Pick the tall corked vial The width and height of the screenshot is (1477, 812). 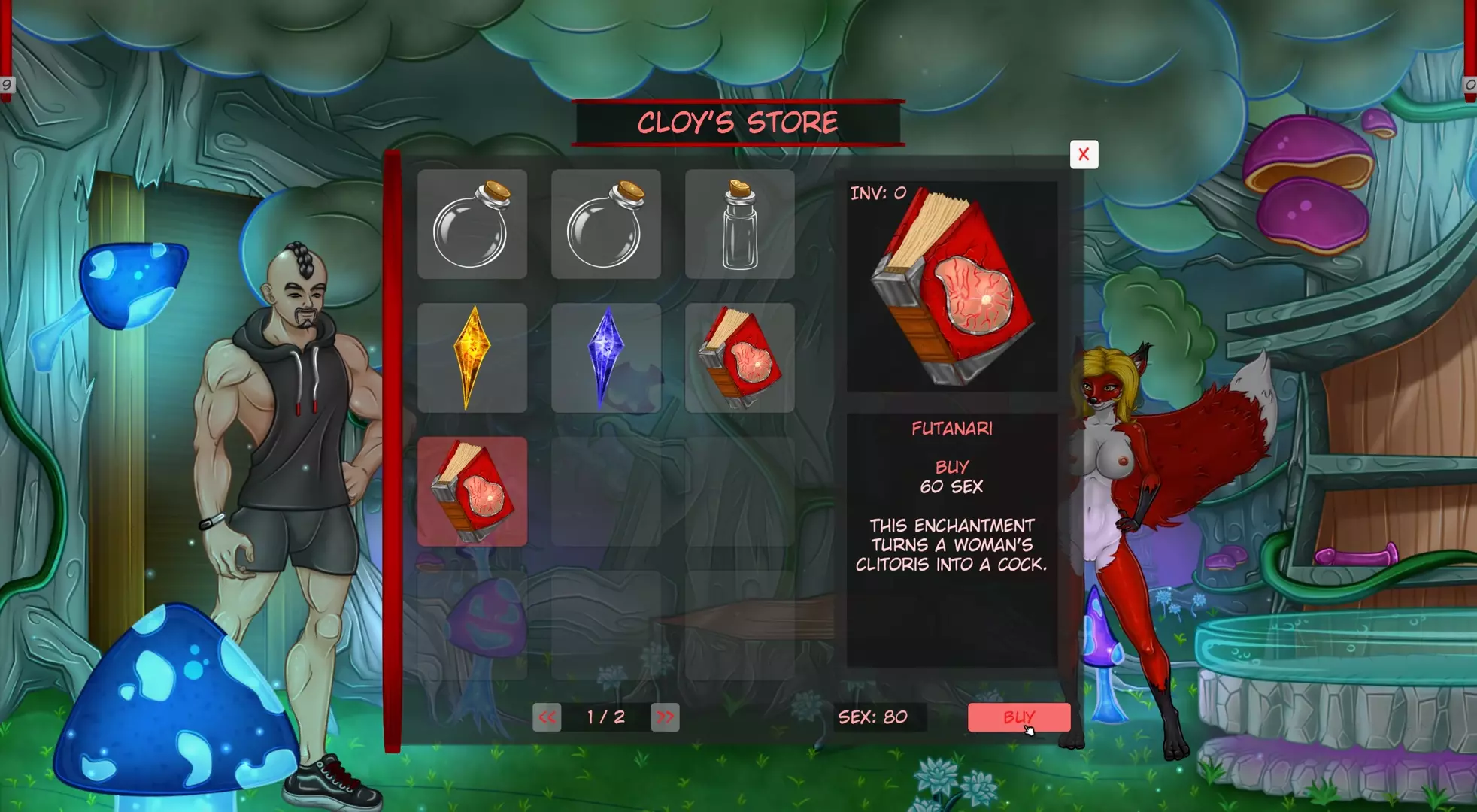pos(739,224)
